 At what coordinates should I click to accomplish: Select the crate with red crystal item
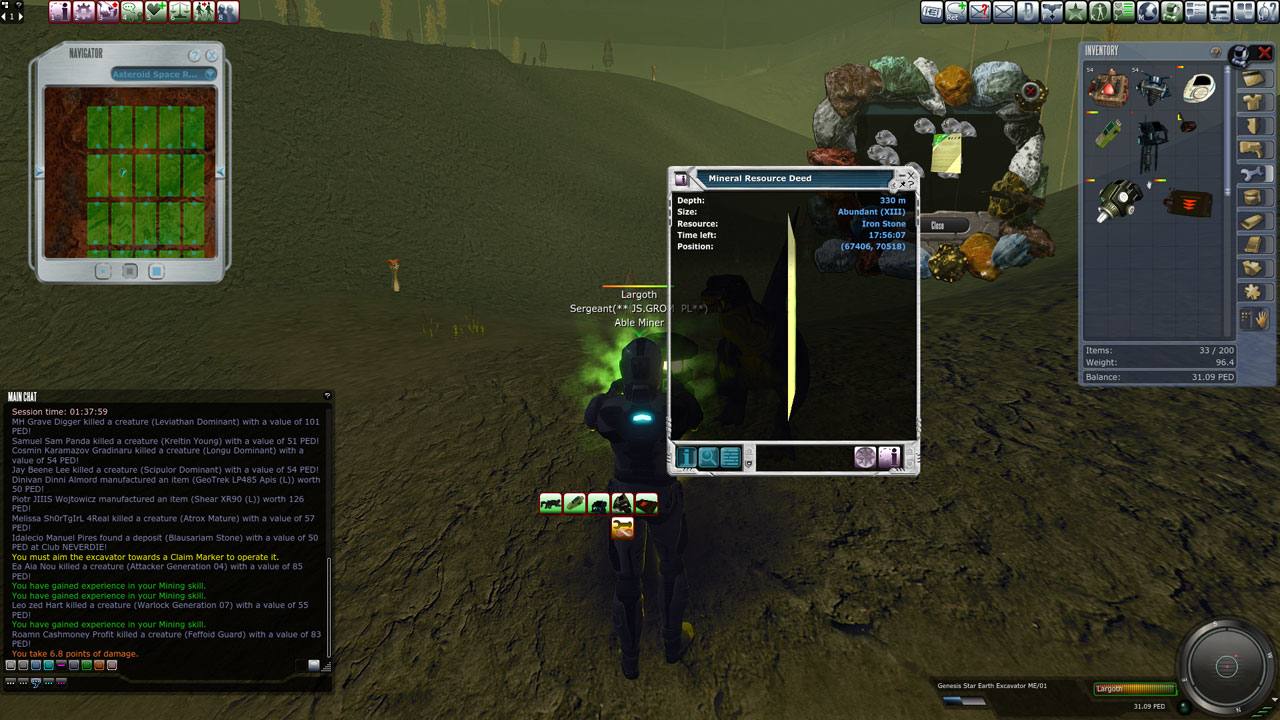[1107, 88]
